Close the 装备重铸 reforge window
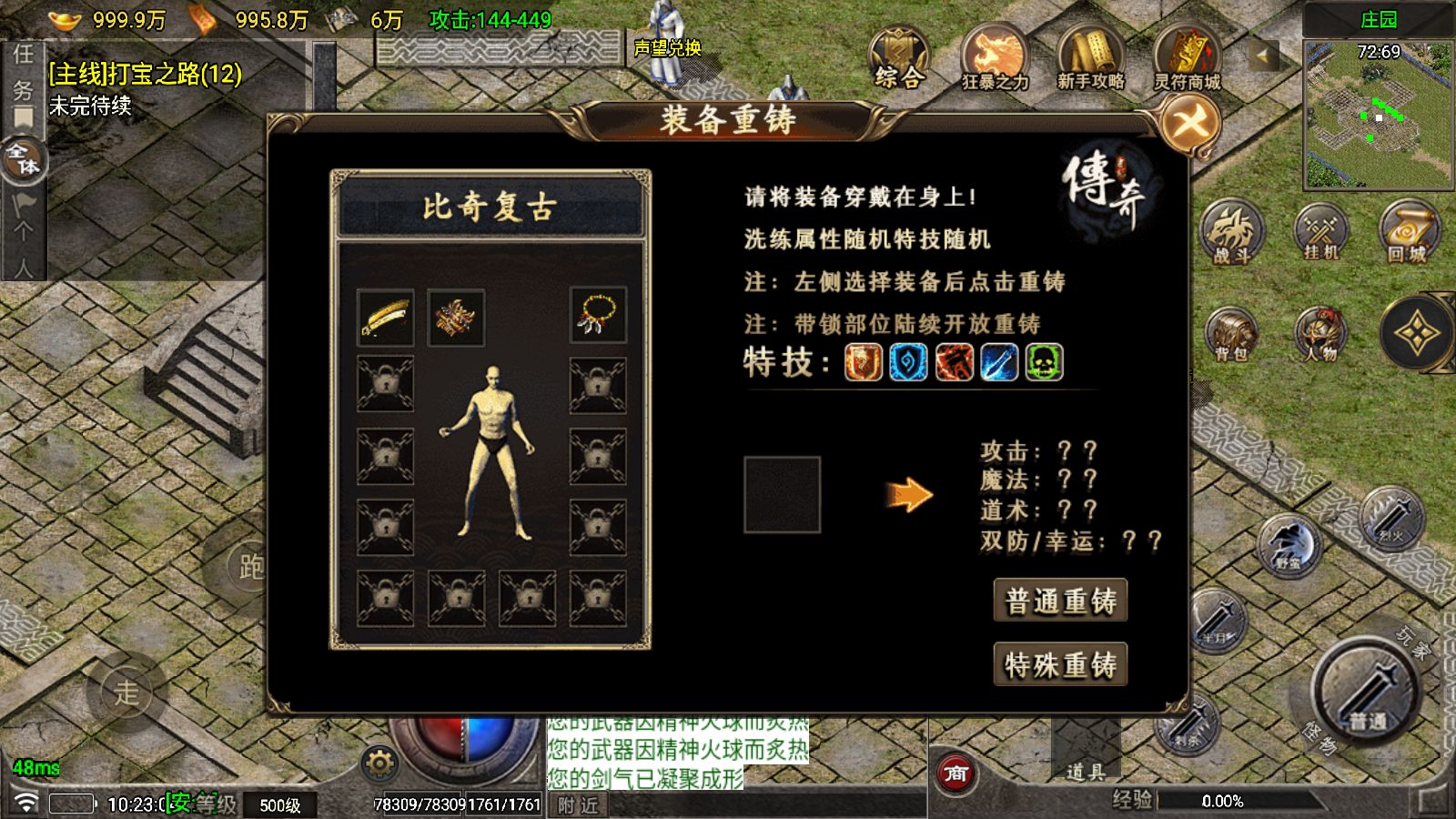This screenshot has width=1456, height=819. pos(1190,122)
